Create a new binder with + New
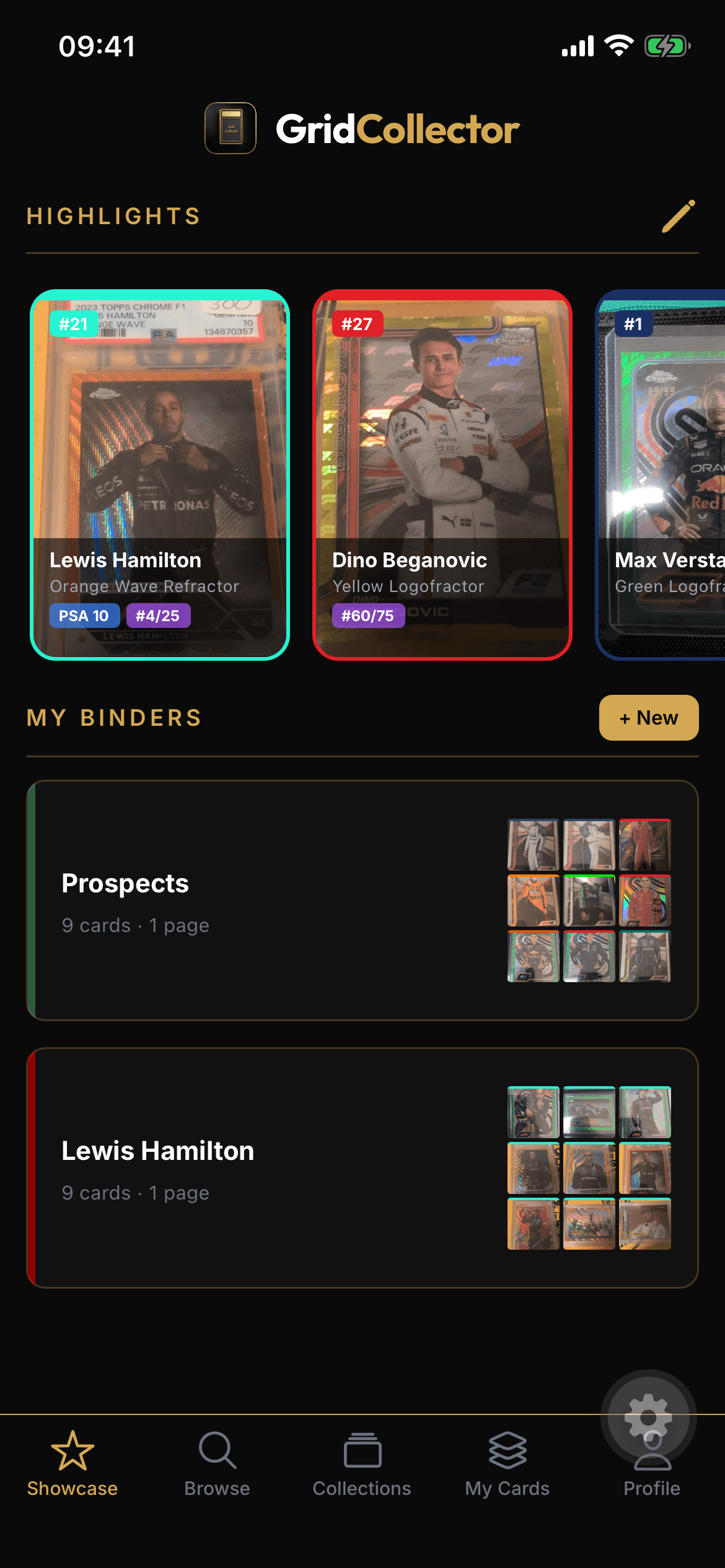Image resolution: width=725 pixels, height=1568 pixels. click(x=648, y=718)
